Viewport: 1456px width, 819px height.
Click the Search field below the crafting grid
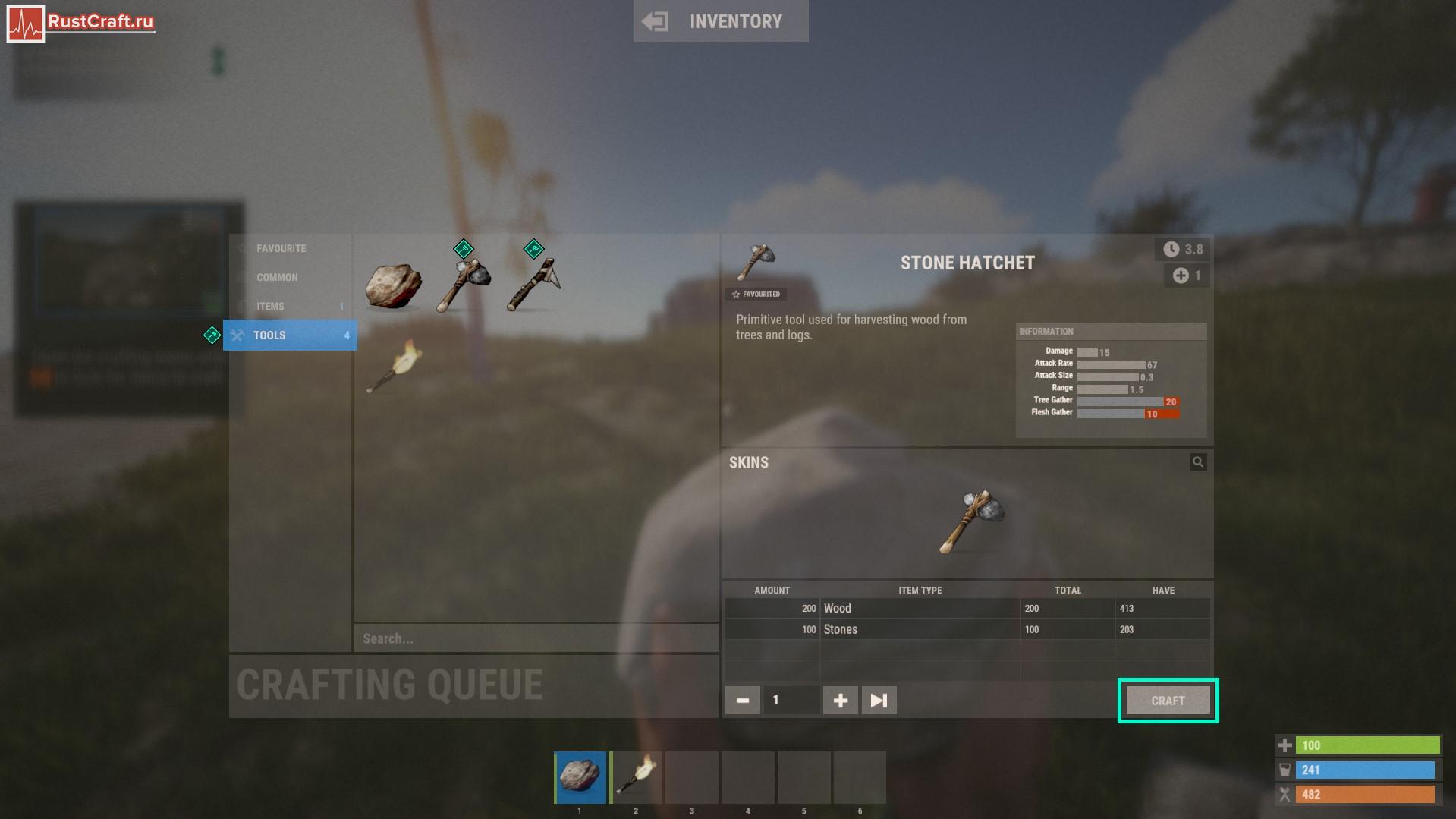click(536, 638)
